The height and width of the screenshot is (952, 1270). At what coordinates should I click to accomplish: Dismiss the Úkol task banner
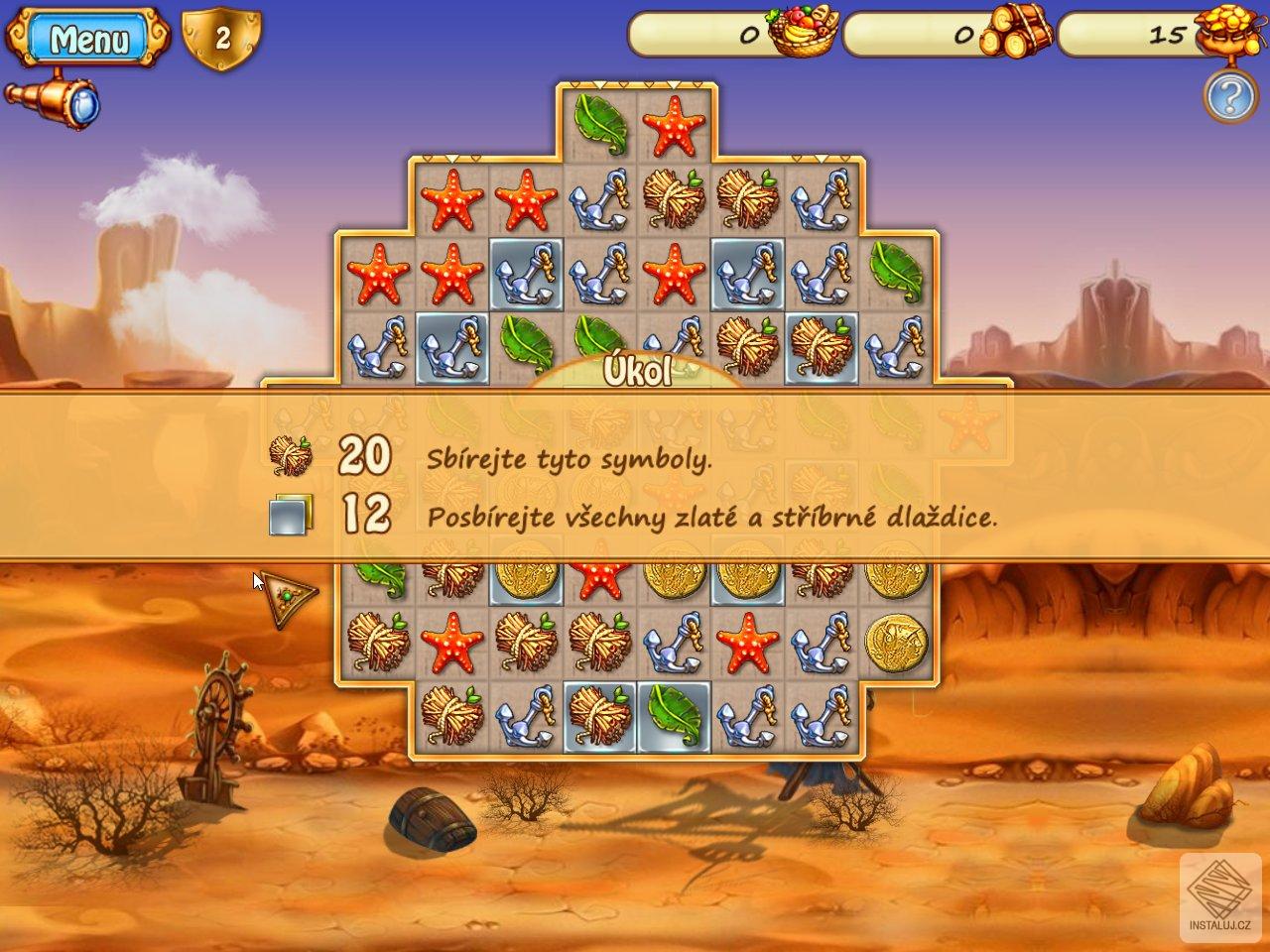(x=635, y=474)
